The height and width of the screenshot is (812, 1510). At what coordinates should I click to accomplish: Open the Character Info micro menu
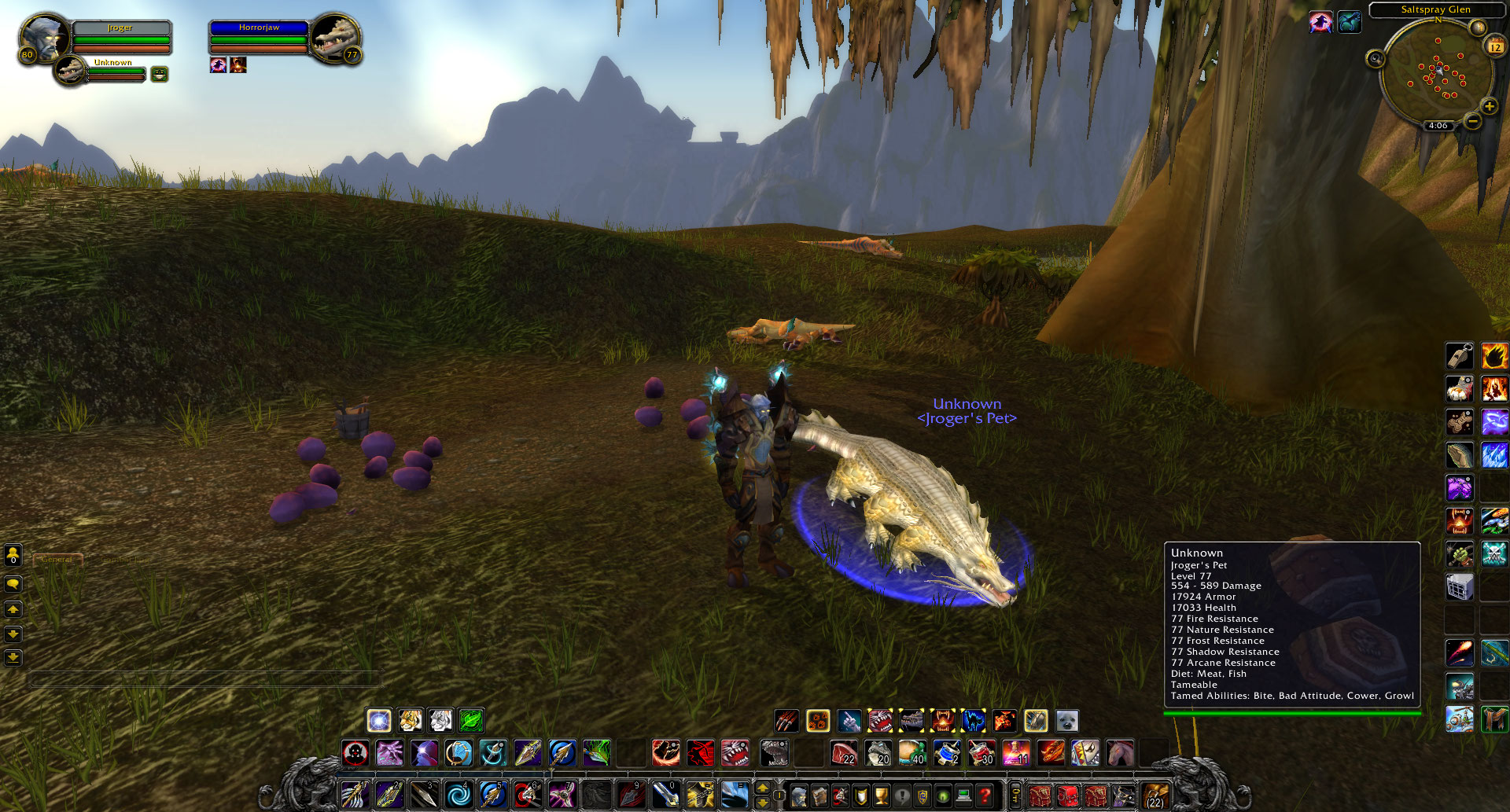click(x=799, y=795)
